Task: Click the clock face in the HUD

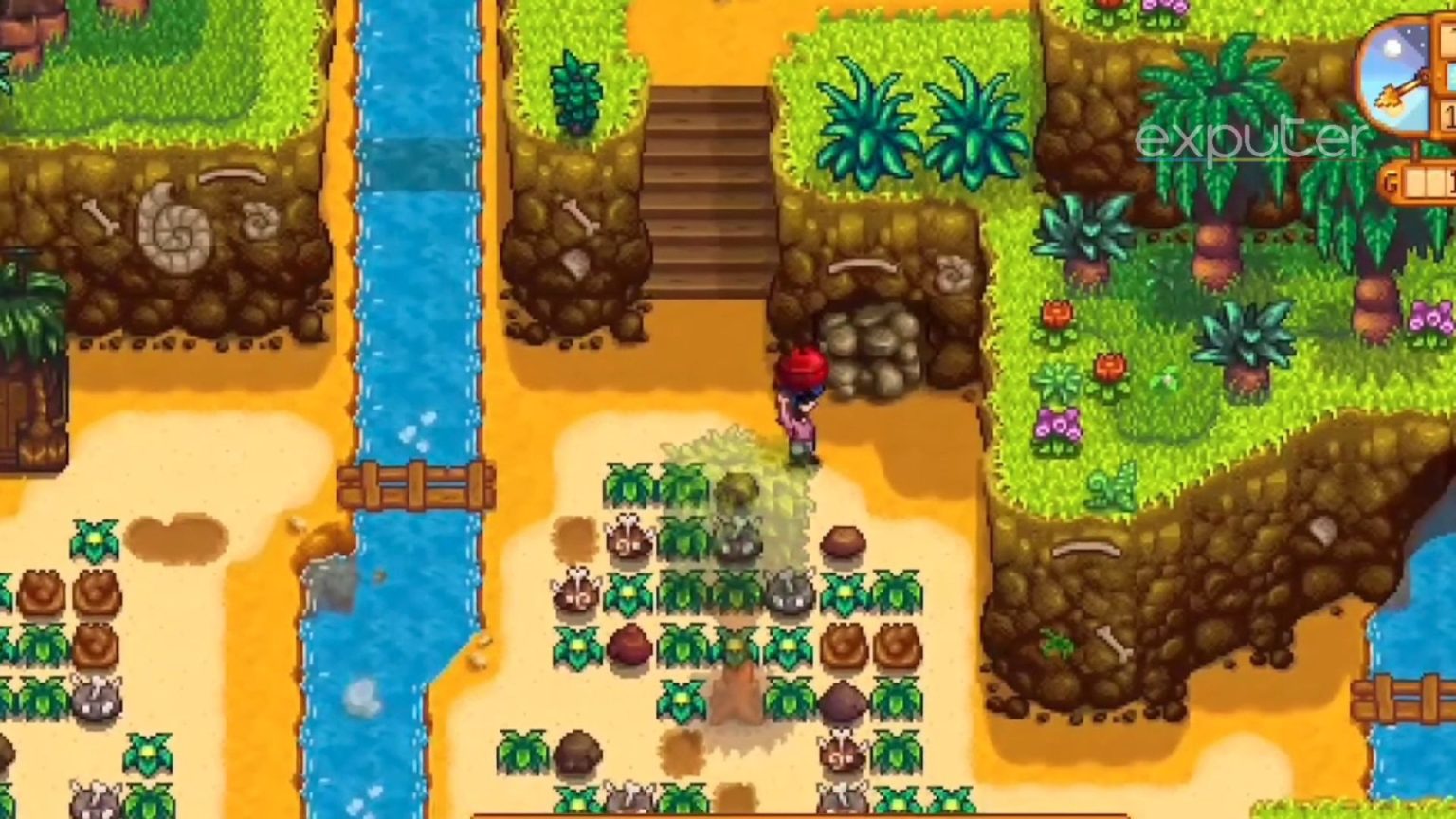Action: click(1393, 71)
